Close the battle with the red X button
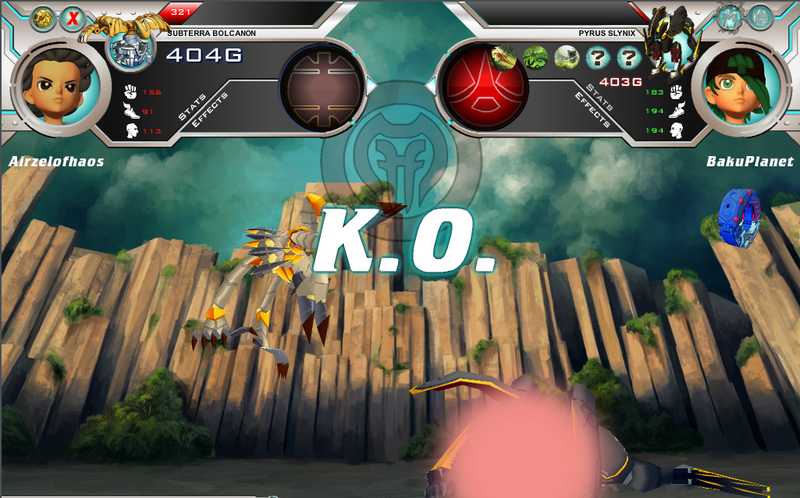This screenshot has height=498, width=800. (x=73, y=18)
